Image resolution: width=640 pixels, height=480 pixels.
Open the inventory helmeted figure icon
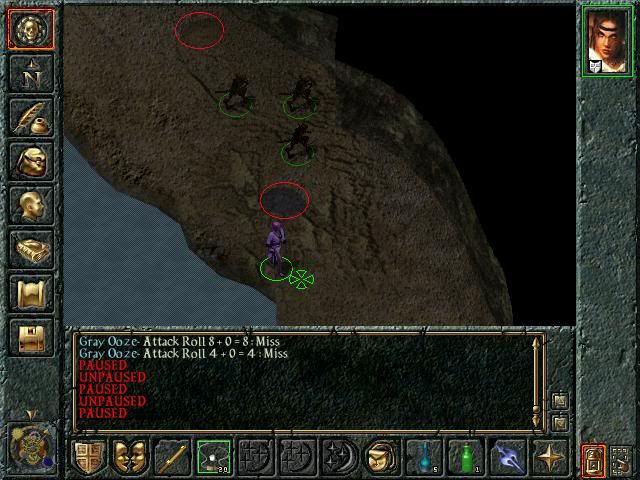pyautogui.click(x=30, y=162)
